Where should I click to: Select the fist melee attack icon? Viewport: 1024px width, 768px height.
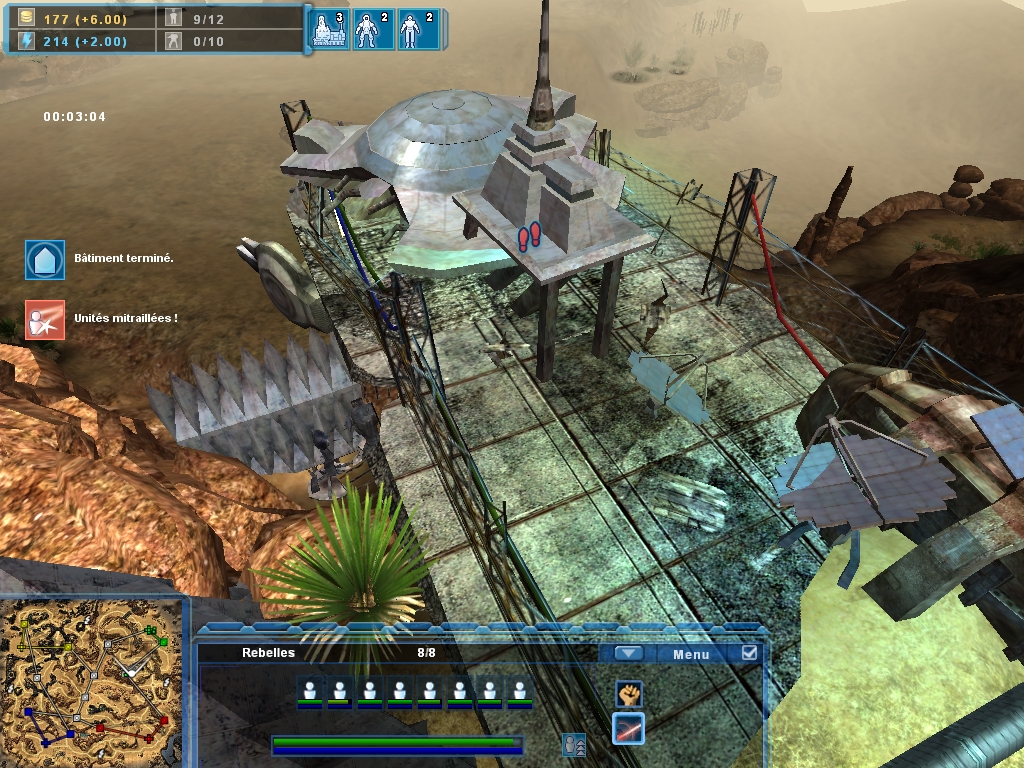(628, 692)
